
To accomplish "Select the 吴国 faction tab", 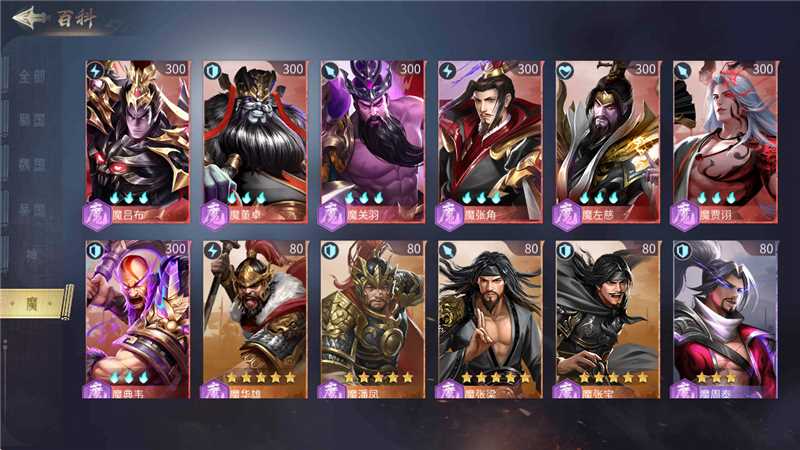I will pos(32,210).
